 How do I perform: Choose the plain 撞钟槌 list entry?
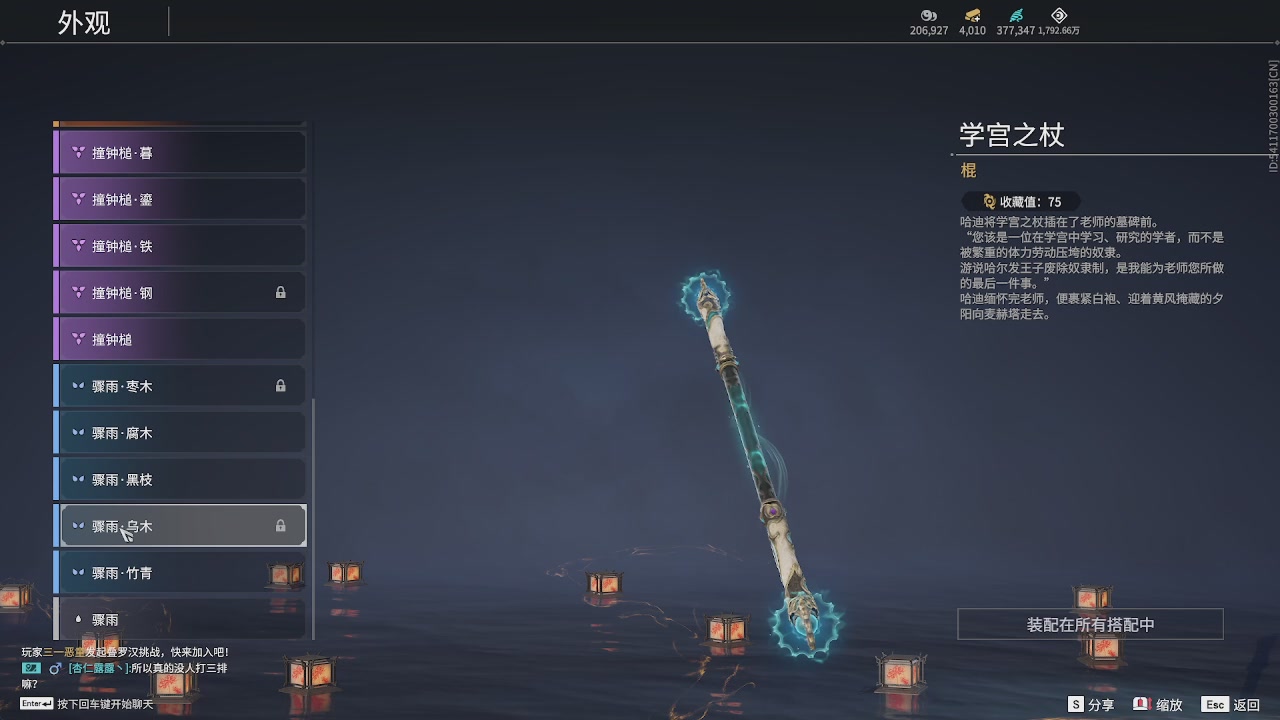pos(180,340)
